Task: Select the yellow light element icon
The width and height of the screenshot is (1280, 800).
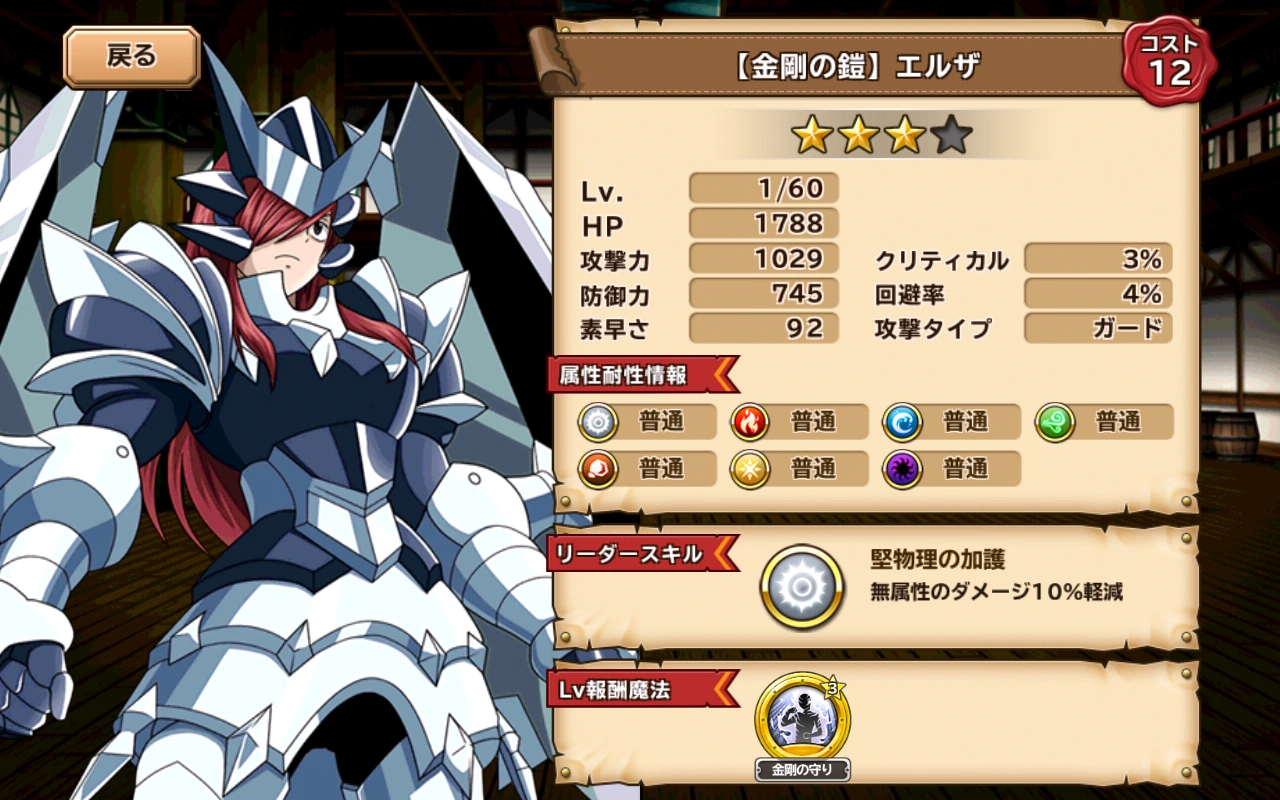Action: click(x=750, y=469)
